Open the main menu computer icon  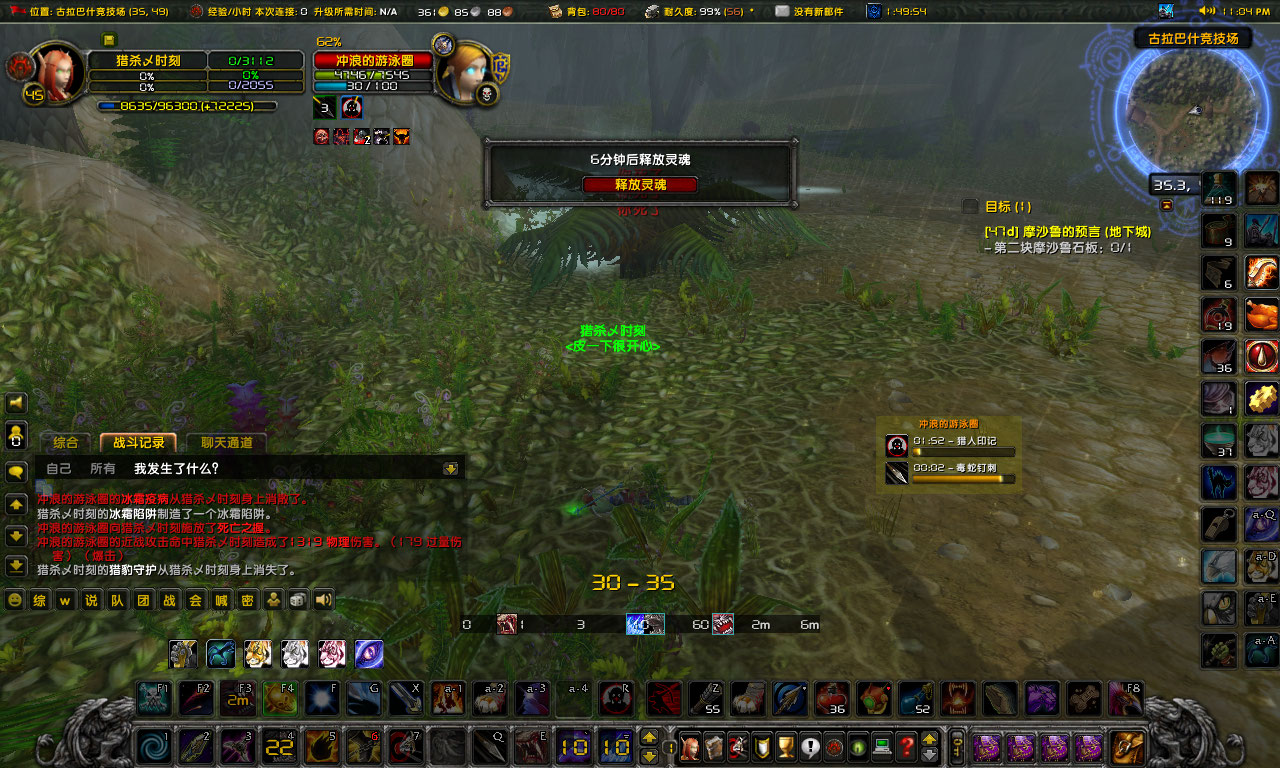pyautogui.click(x=880, y=745)
